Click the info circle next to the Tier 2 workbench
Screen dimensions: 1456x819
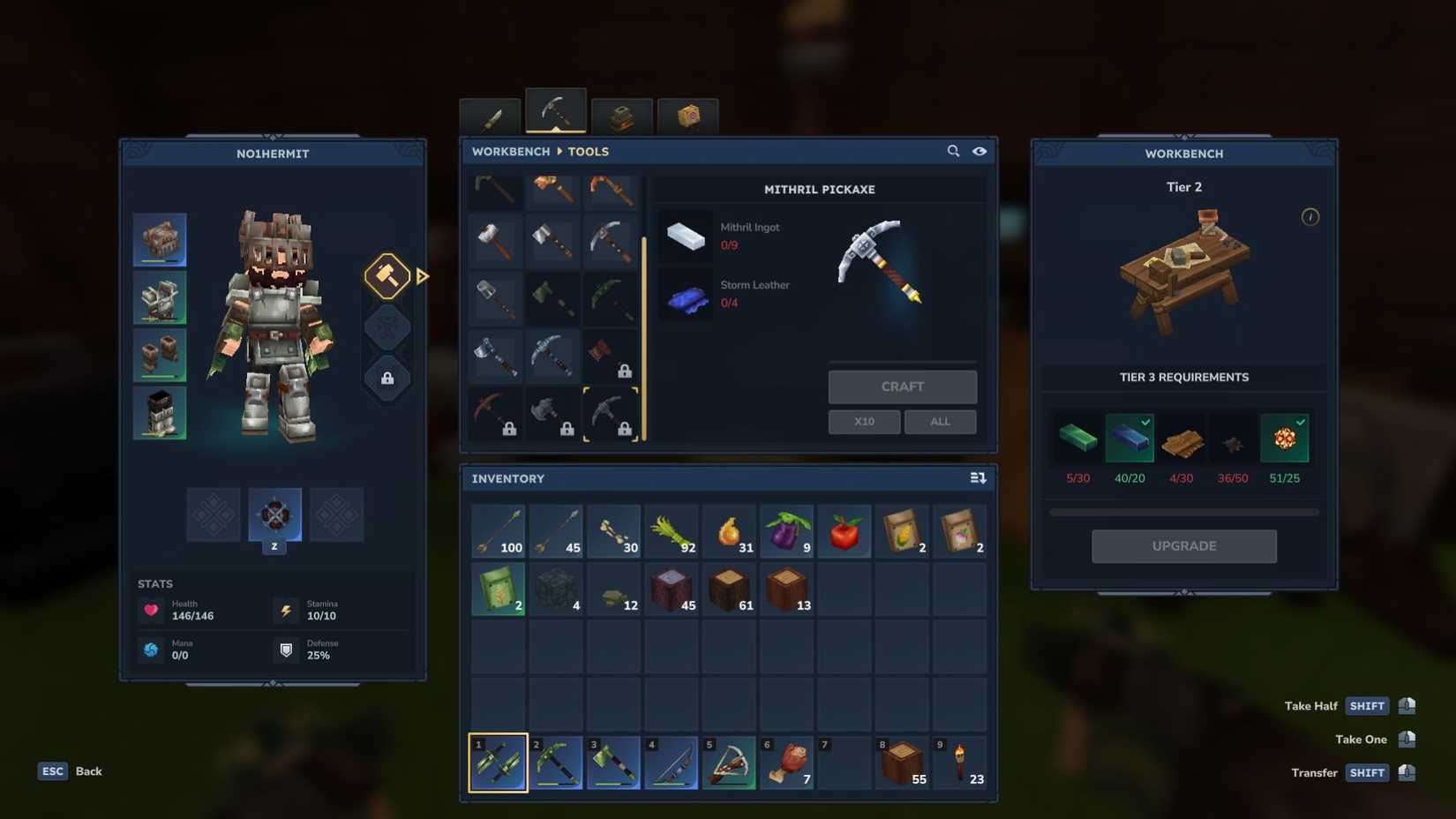(1310, 218)
